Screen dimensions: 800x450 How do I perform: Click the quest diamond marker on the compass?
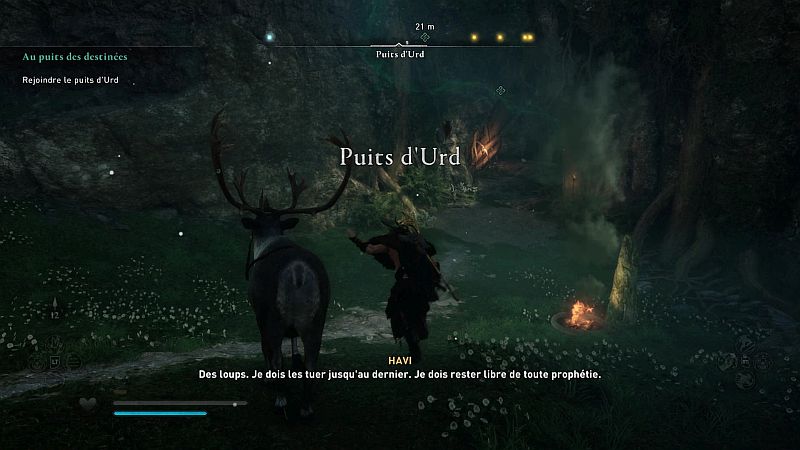[424, 37]
